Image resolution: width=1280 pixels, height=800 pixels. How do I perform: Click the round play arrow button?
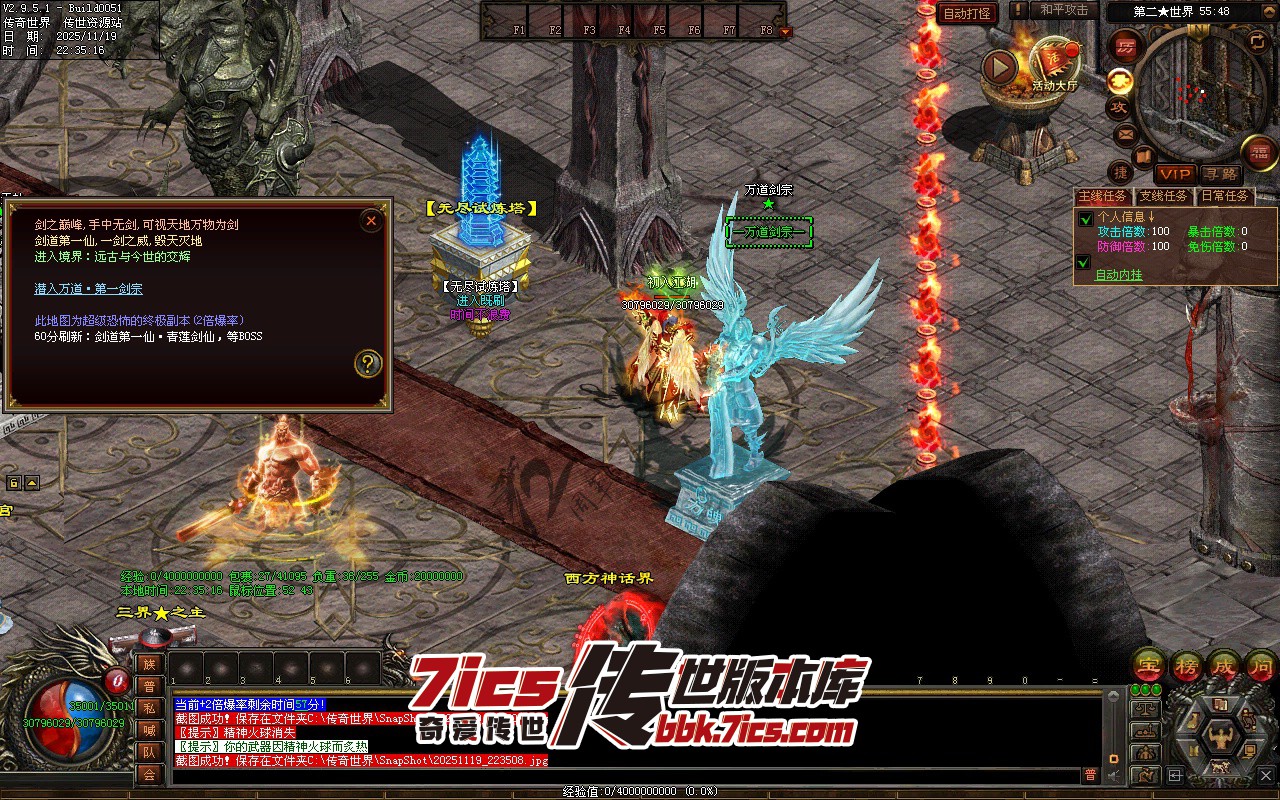pyautogui.click(x=999, y=67)
